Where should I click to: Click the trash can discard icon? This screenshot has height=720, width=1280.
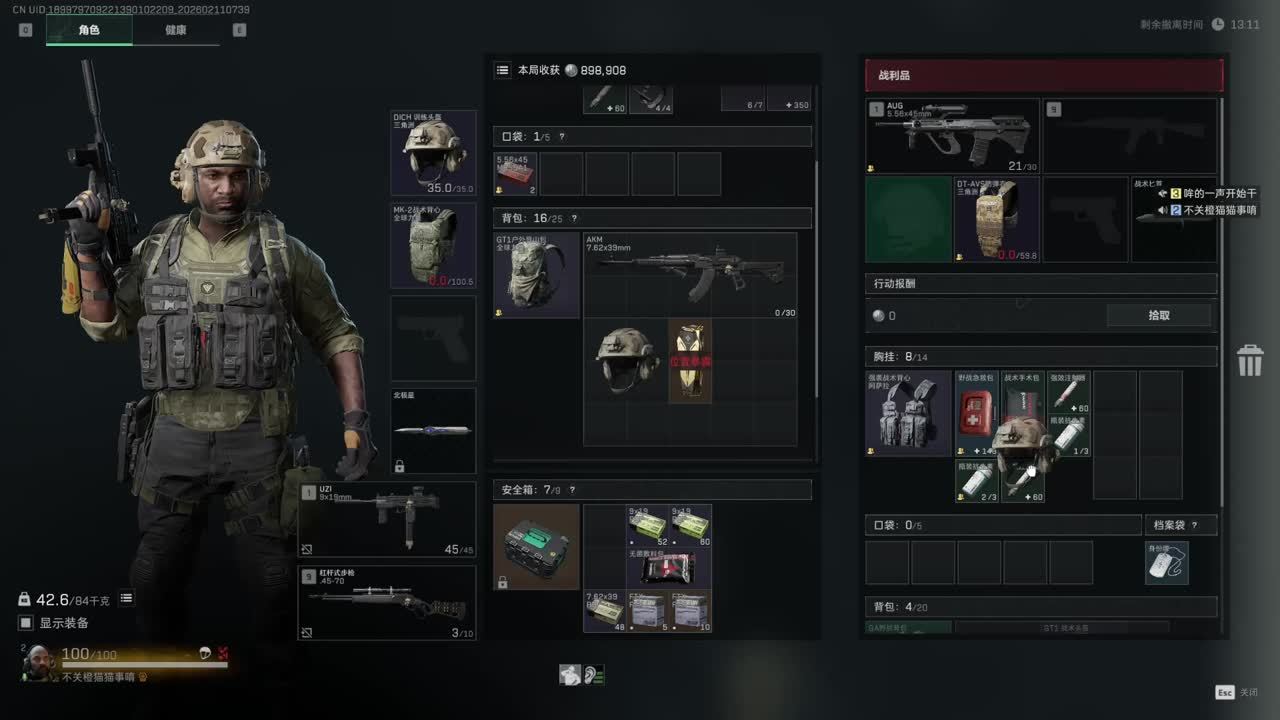1250,360
